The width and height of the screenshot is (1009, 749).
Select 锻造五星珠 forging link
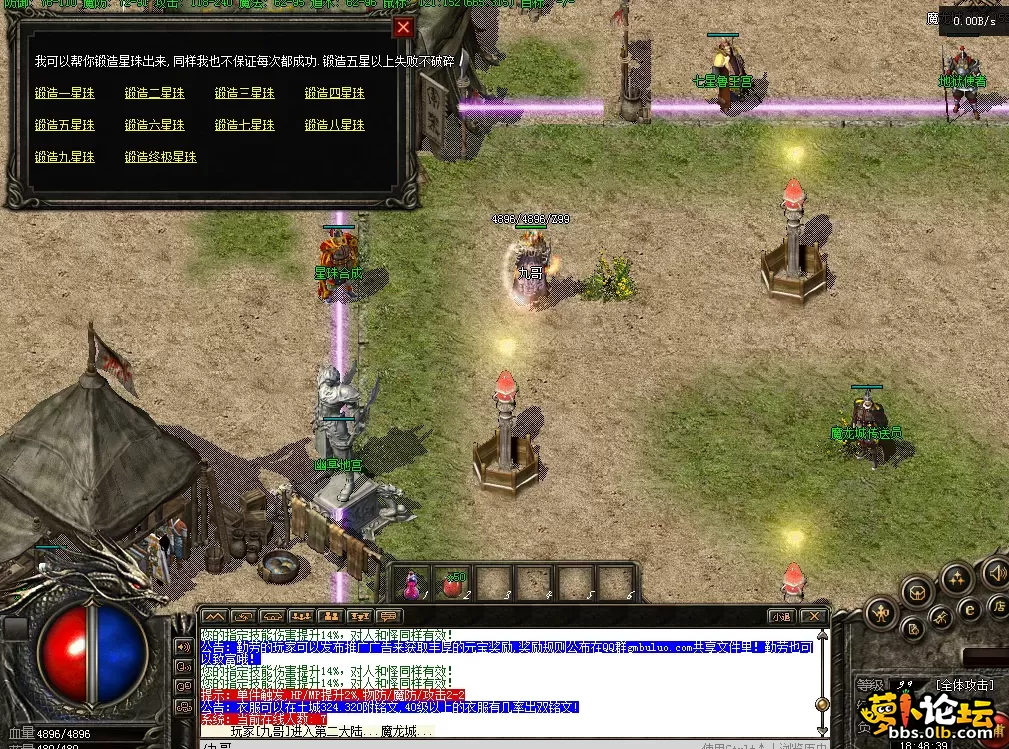click(x=65, y=126)
